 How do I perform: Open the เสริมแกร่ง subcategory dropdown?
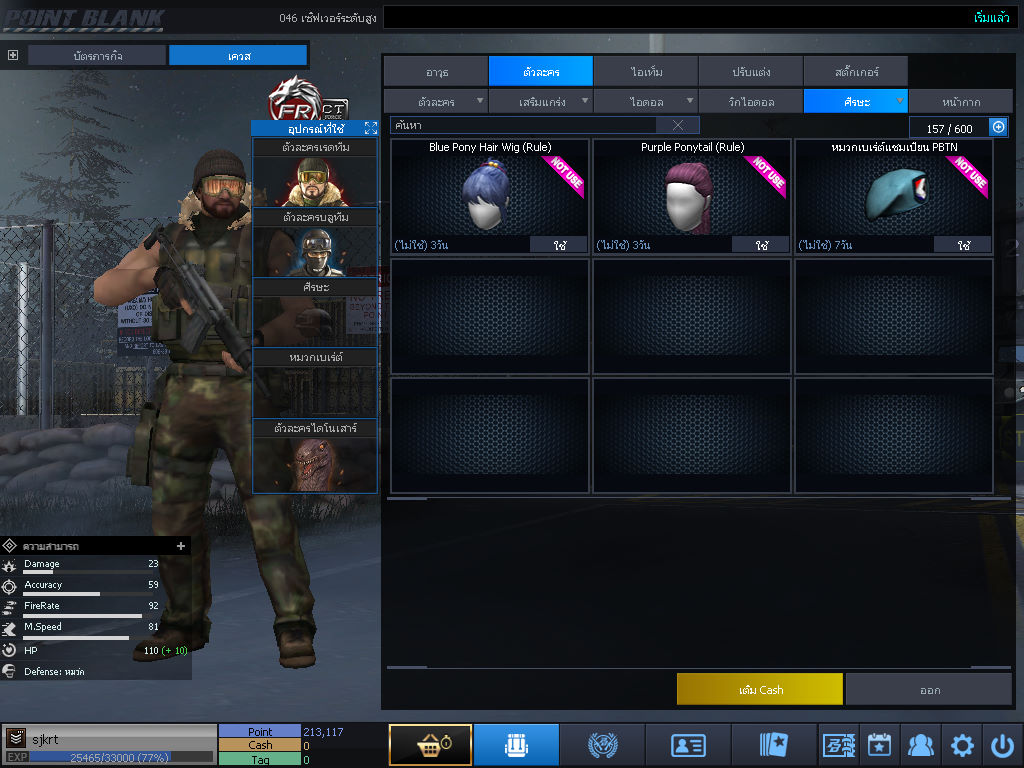(541, 101)
